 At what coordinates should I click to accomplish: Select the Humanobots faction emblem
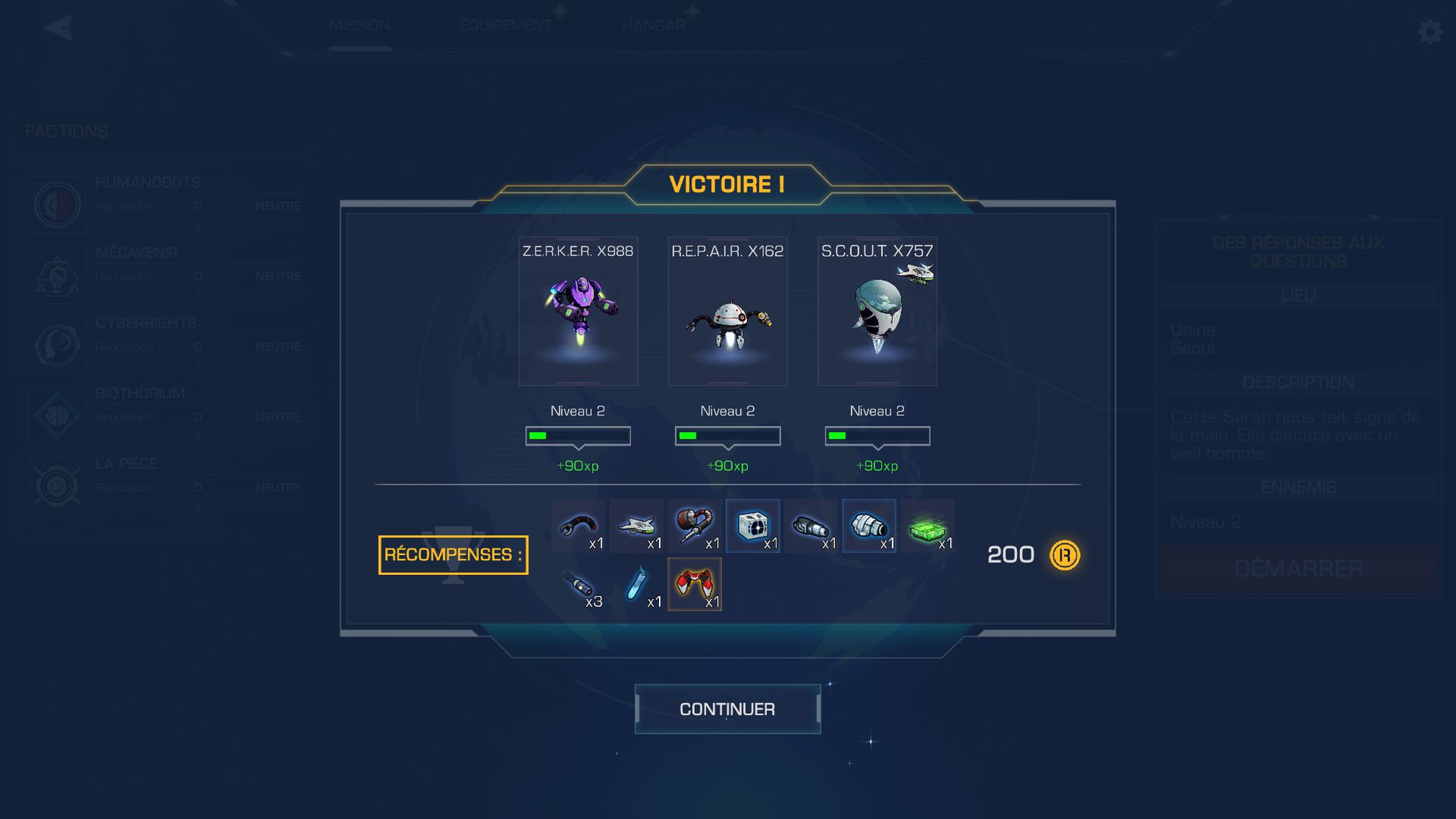[57, 206]
